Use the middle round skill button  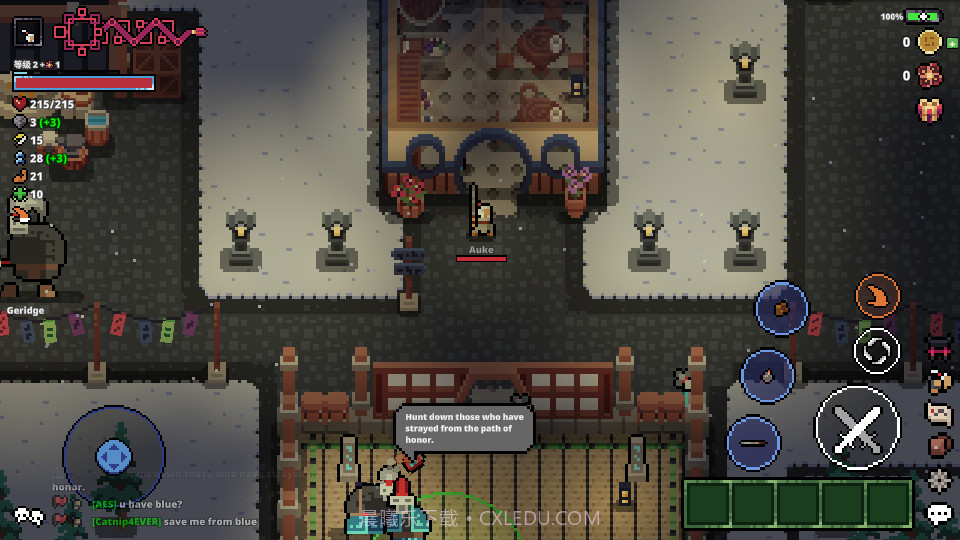tap(767, 376)
